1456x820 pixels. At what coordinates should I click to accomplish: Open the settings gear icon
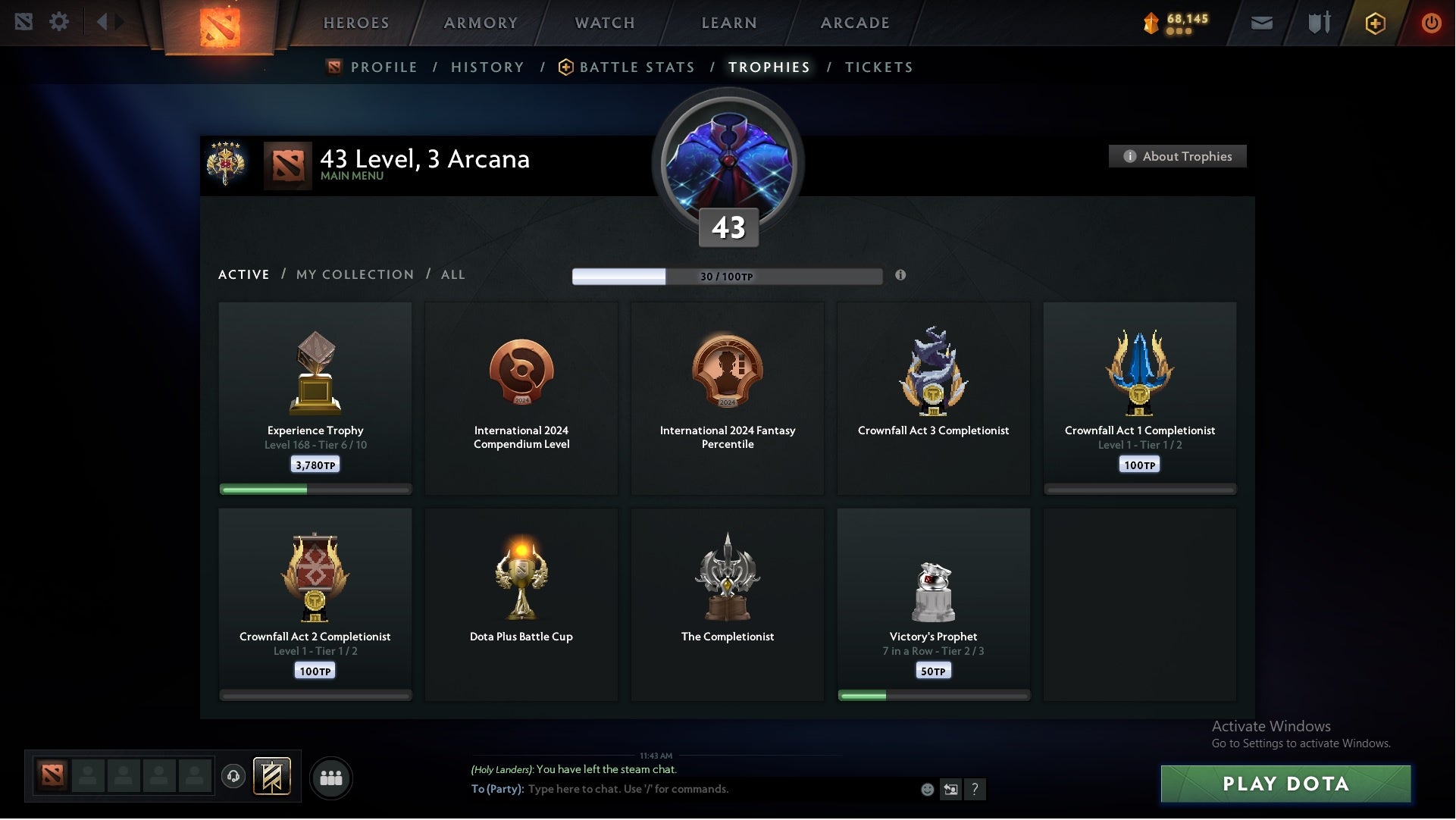point(60,22)
